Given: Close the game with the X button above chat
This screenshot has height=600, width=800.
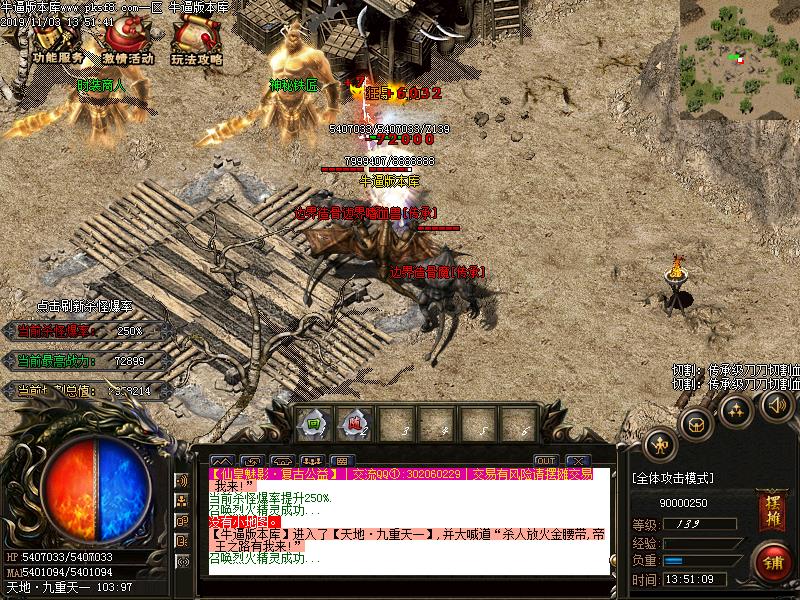Looking at the screenshot, I should (577, 461).
